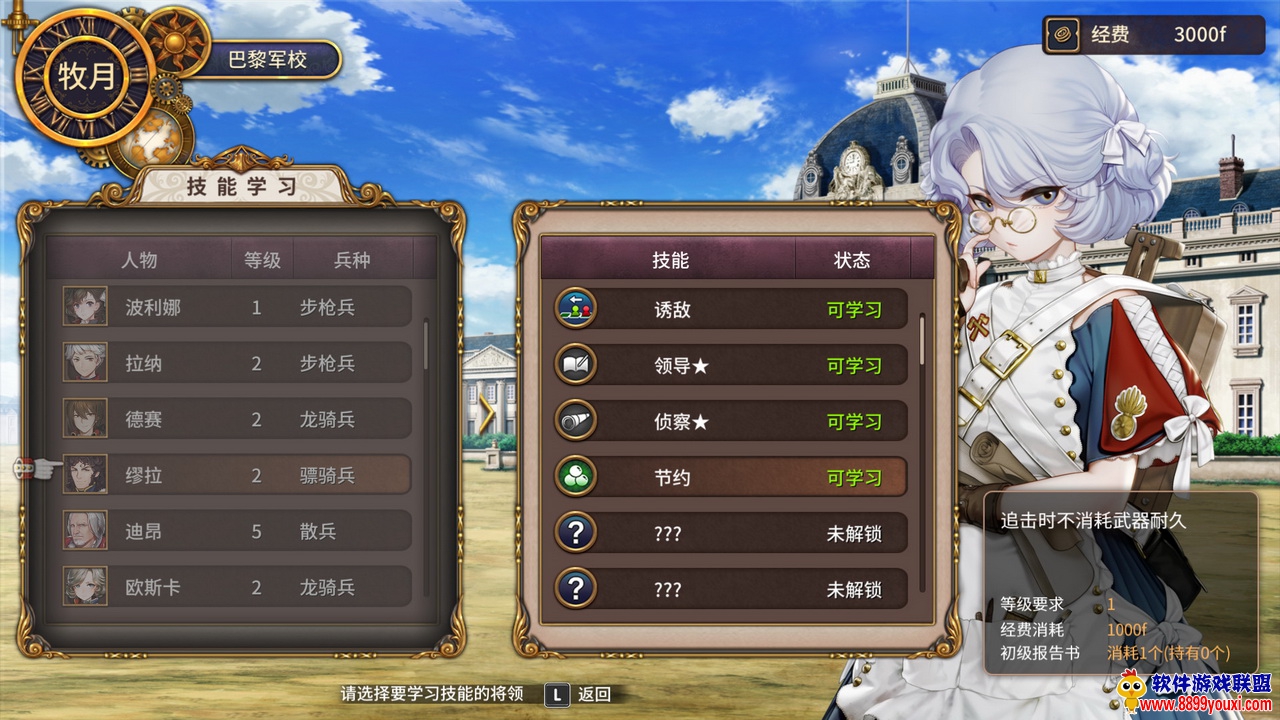Choose the 侦察★ skill entry
This screenshot has height=720, width=1280.
[x=730, y=421]
